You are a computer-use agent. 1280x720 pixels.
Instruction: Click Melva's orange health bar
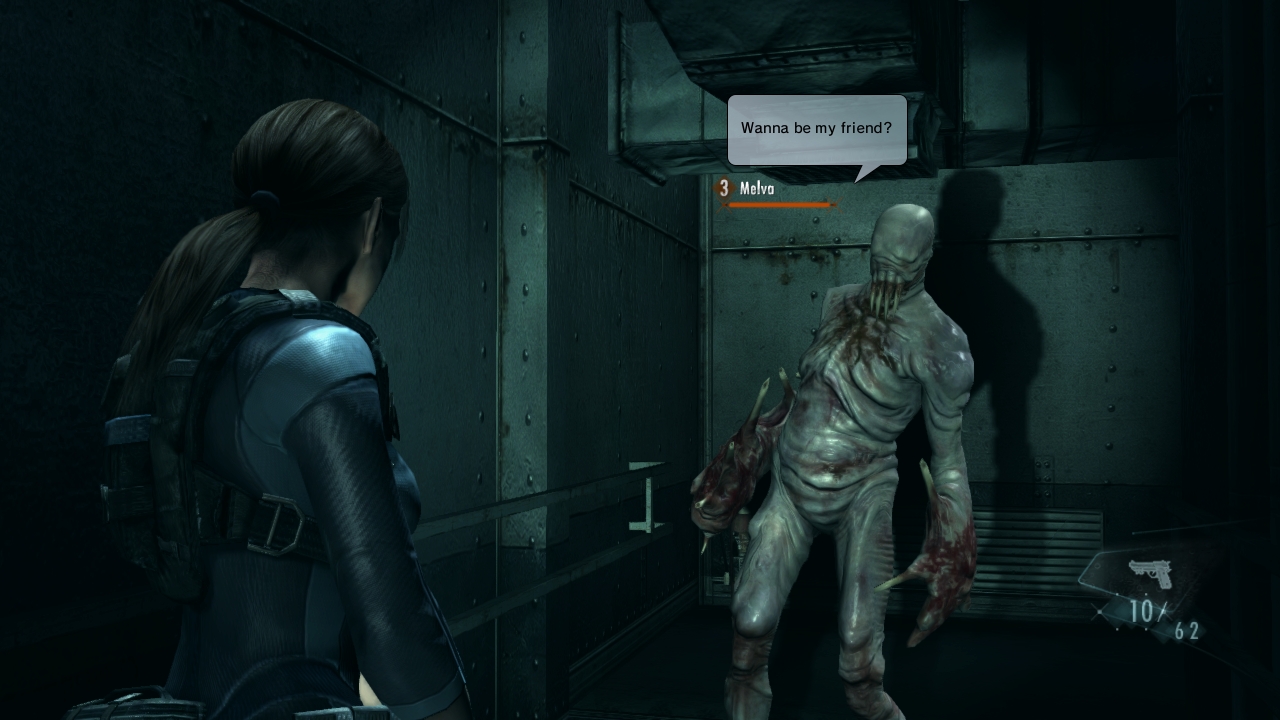point(778,204)
